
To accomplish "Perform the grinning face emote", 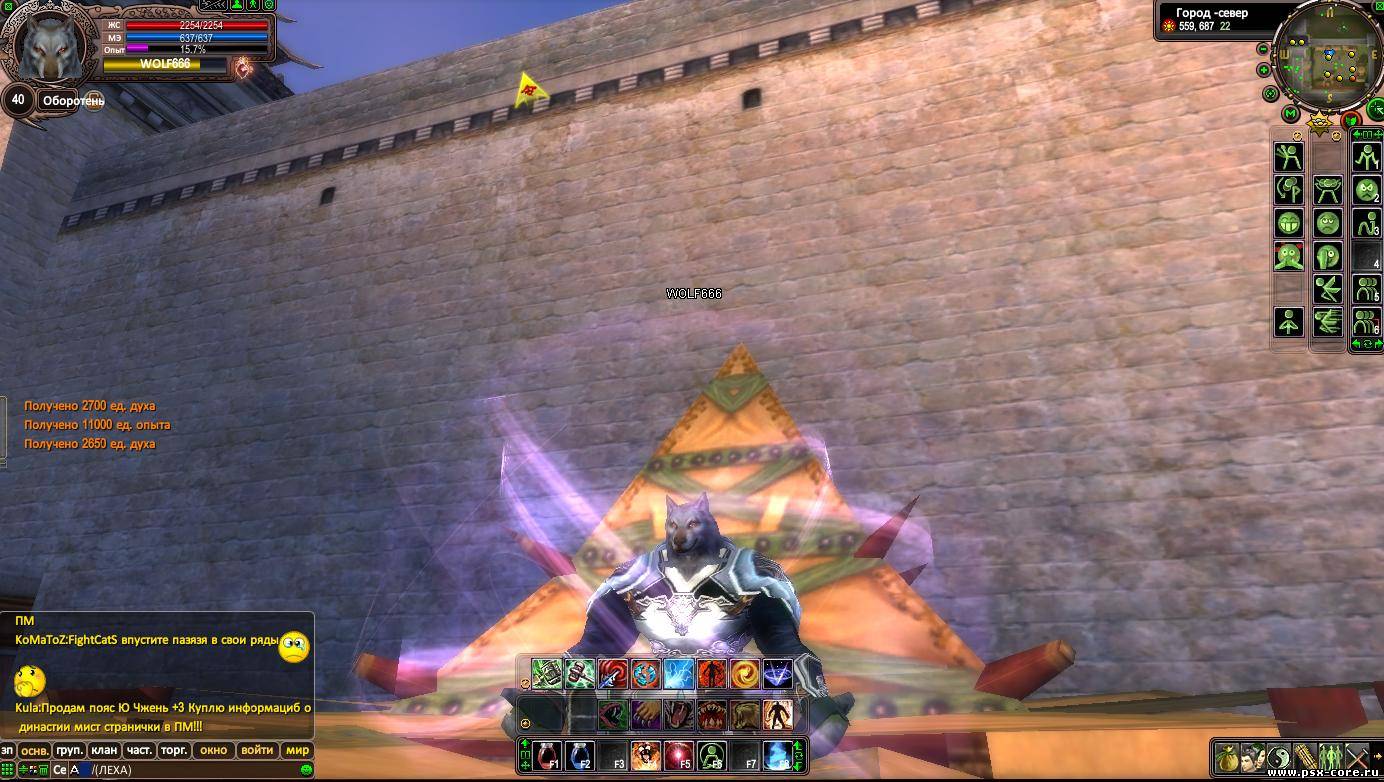I will [x=1288, y=223].
